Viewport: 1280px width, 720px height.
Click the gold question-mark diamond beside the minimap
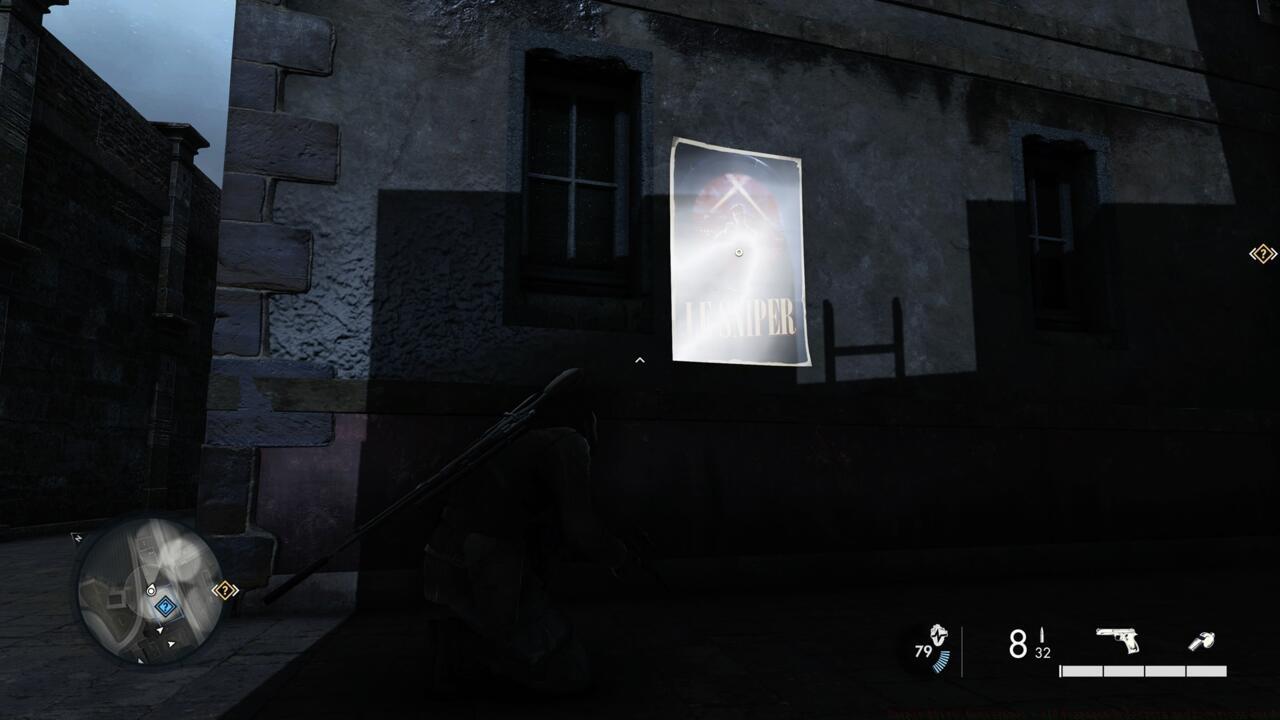click(x=225, y=589)
